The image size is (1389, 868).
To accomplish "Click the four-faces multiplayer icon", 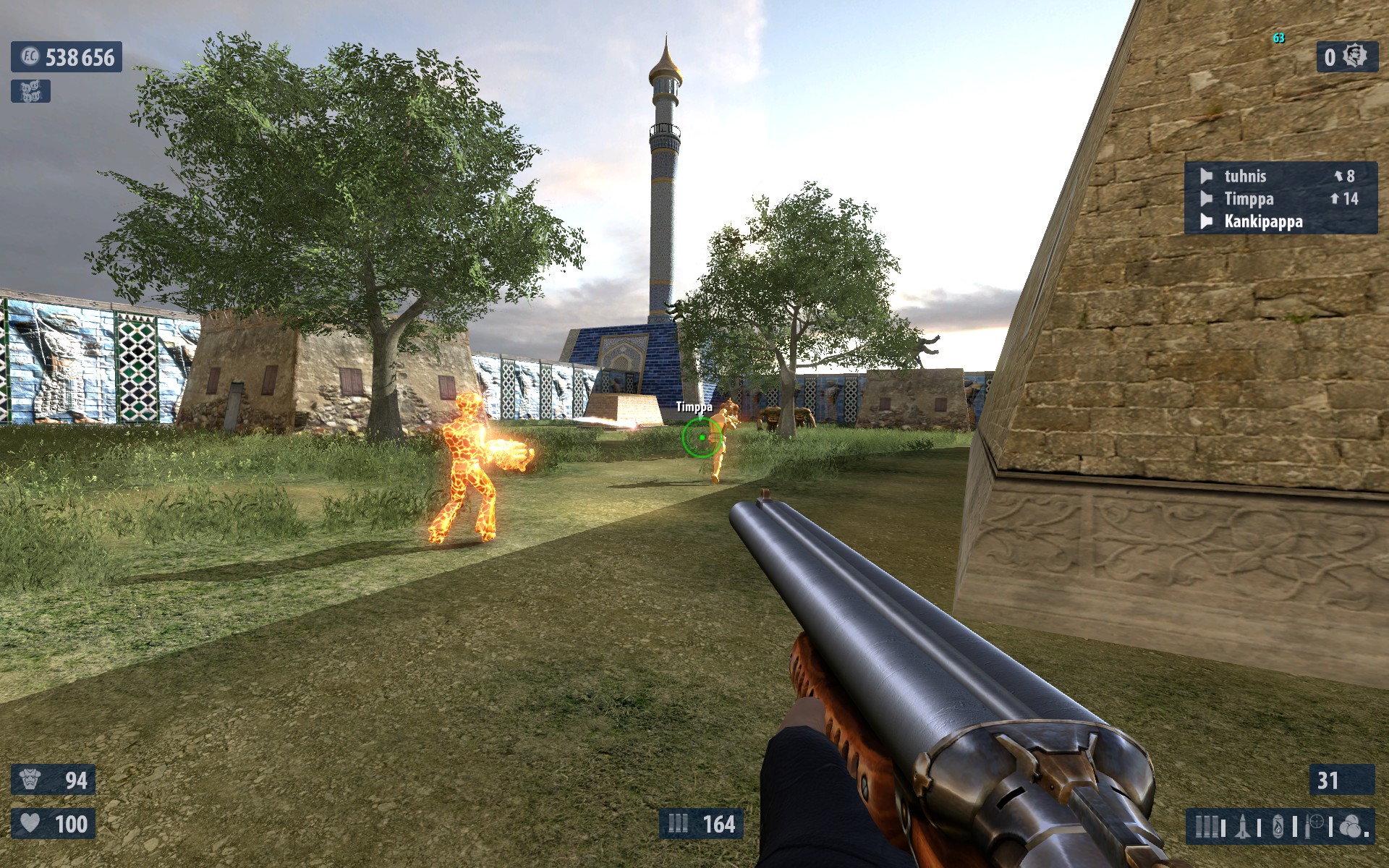I will coord(30,91).
